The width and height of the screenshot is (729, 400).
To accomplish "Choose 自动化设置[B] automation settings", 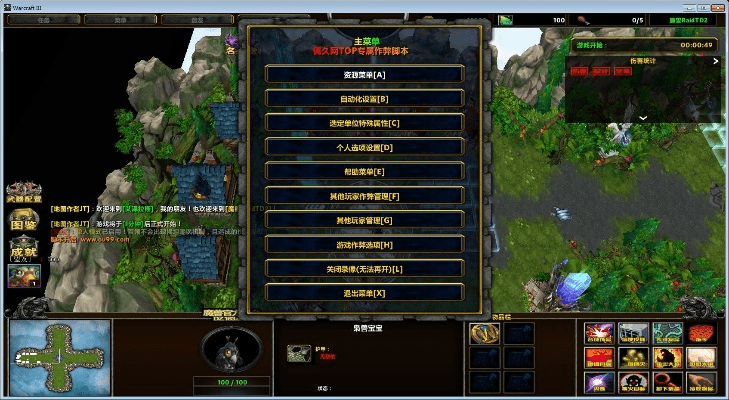I will [364, 98].
